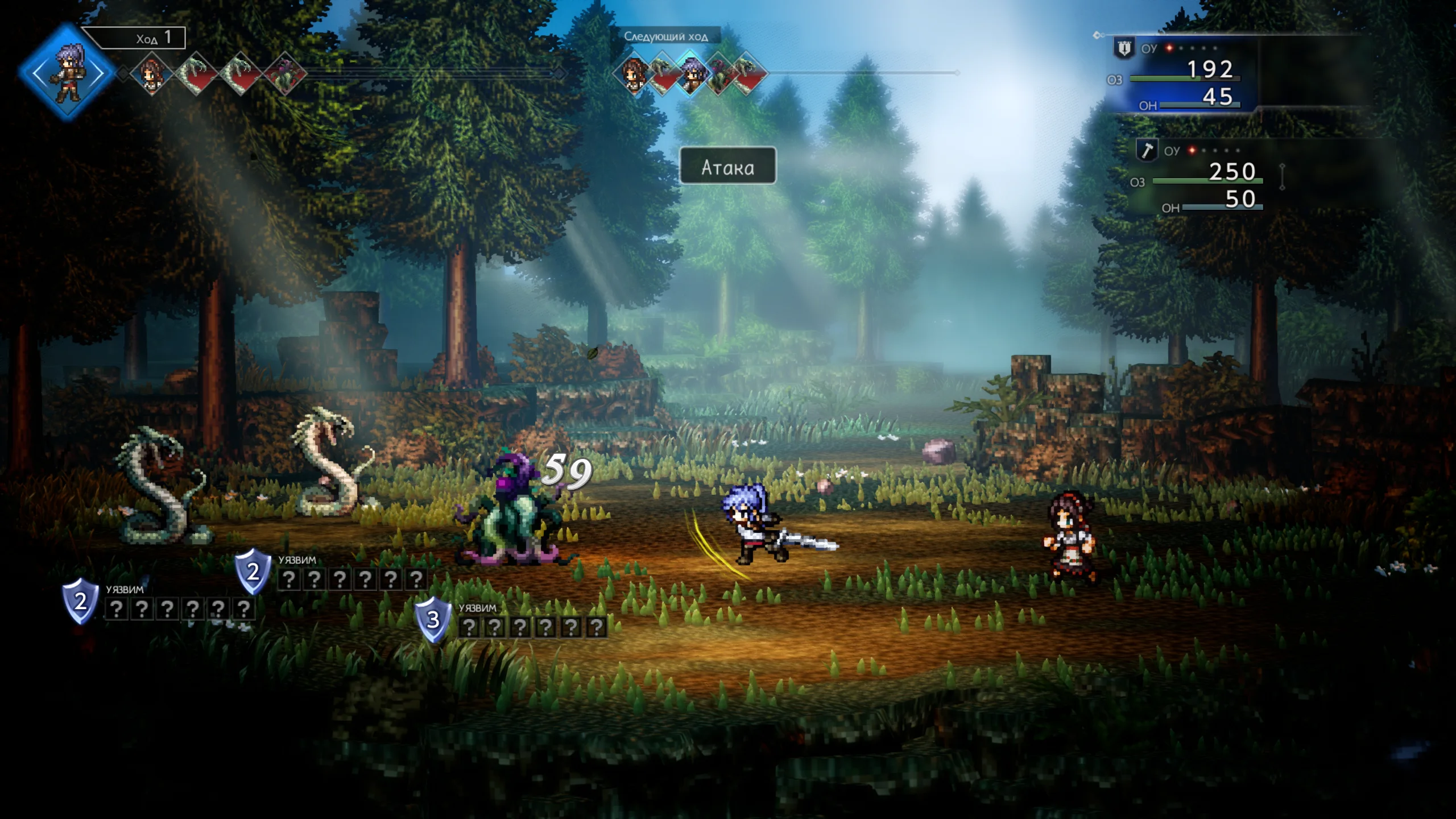Click the blue-haired hero portrait under Следующий ход
This screenshot has height=819, width=1456.
point(691,74)
